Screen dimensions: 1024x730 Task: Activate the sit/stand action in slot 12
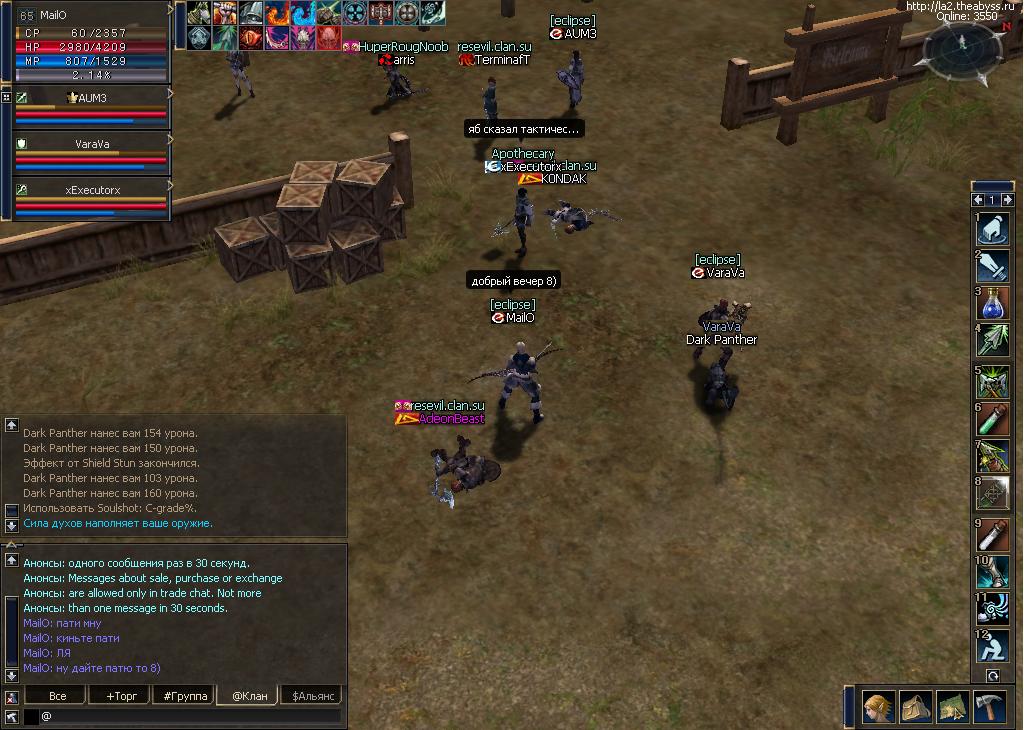pos(993,647)
